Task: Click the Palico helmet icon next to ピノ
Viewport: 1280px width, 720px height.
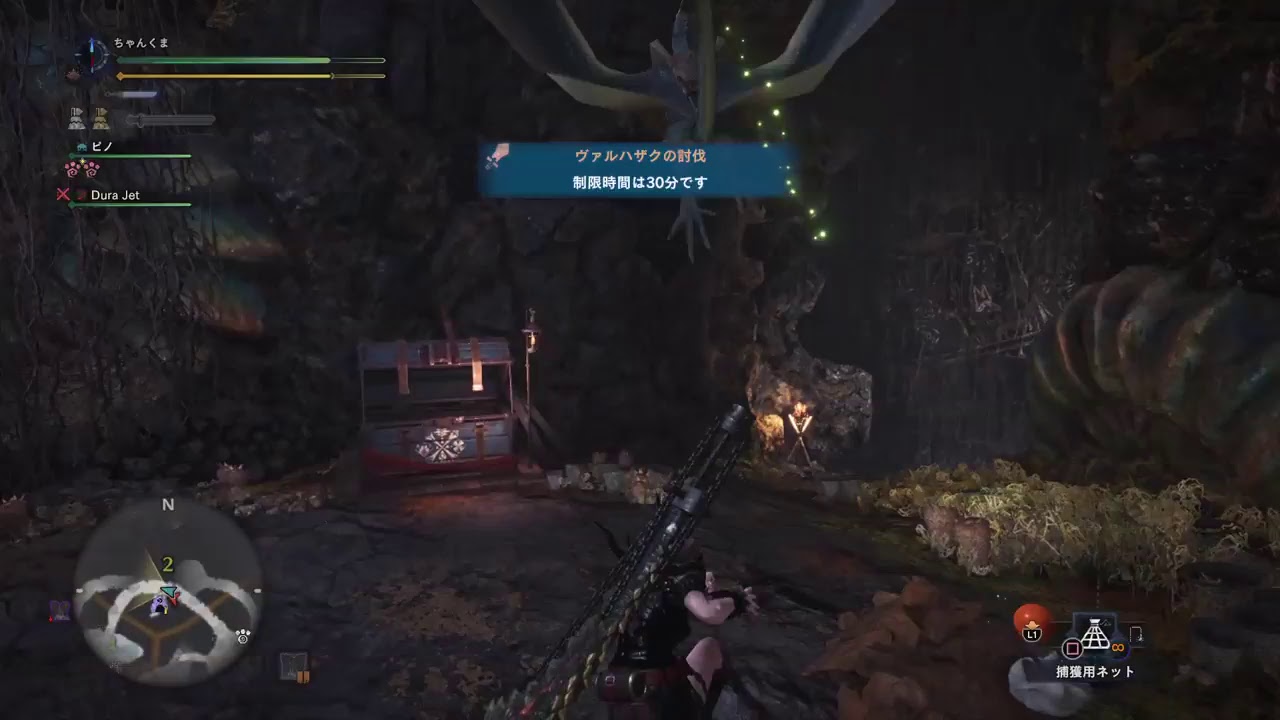Action: [x=81, y=147]
